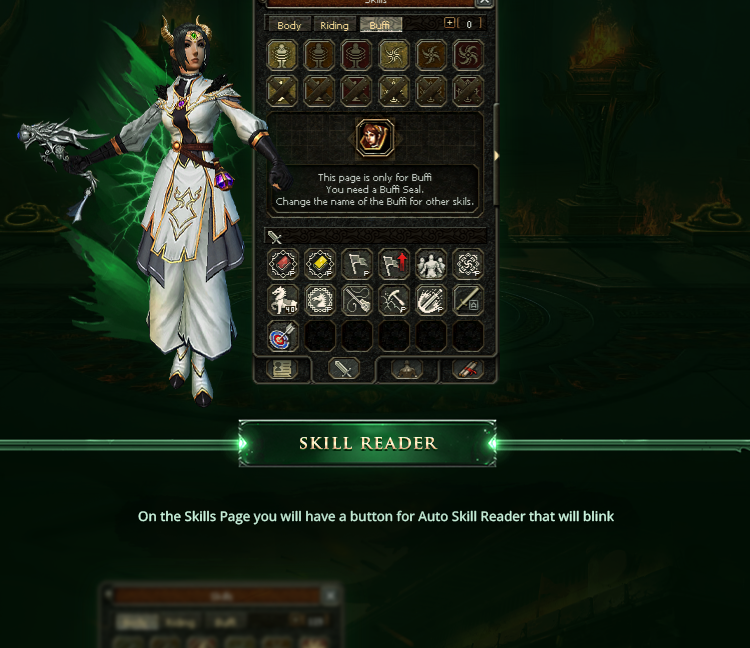The image size is (750, 648).
Task: Choose the yellow gem passive skill
Action: click(320, 265)
